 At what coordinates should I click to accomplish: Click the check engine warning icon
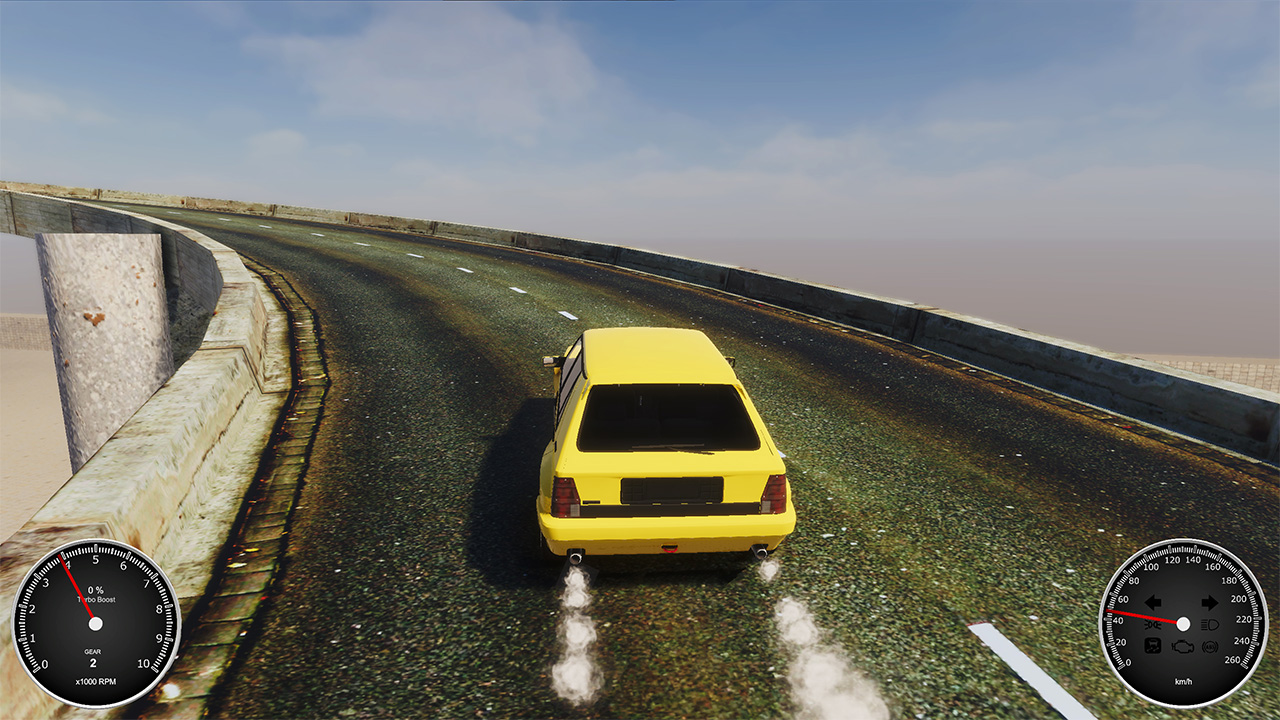pyautogui.click(x=1182, y=647)
